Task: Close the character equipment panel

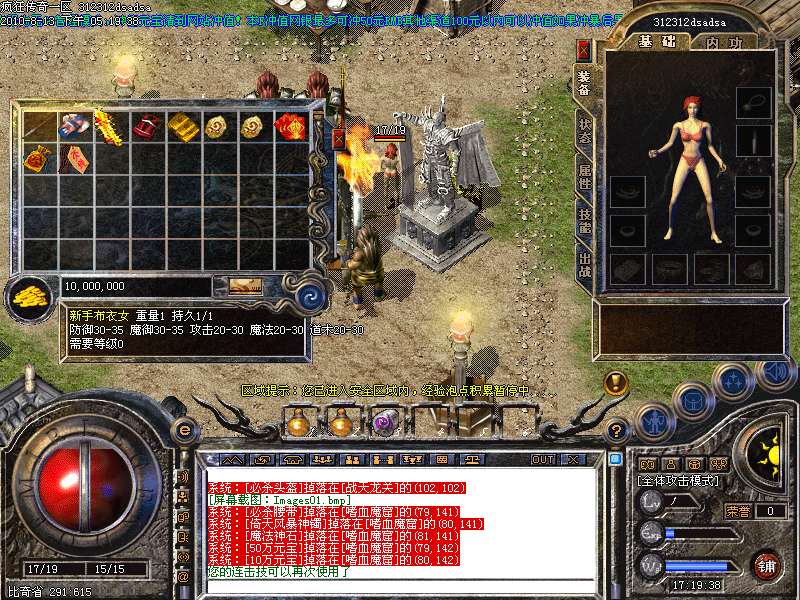Action: pos(584,48)
